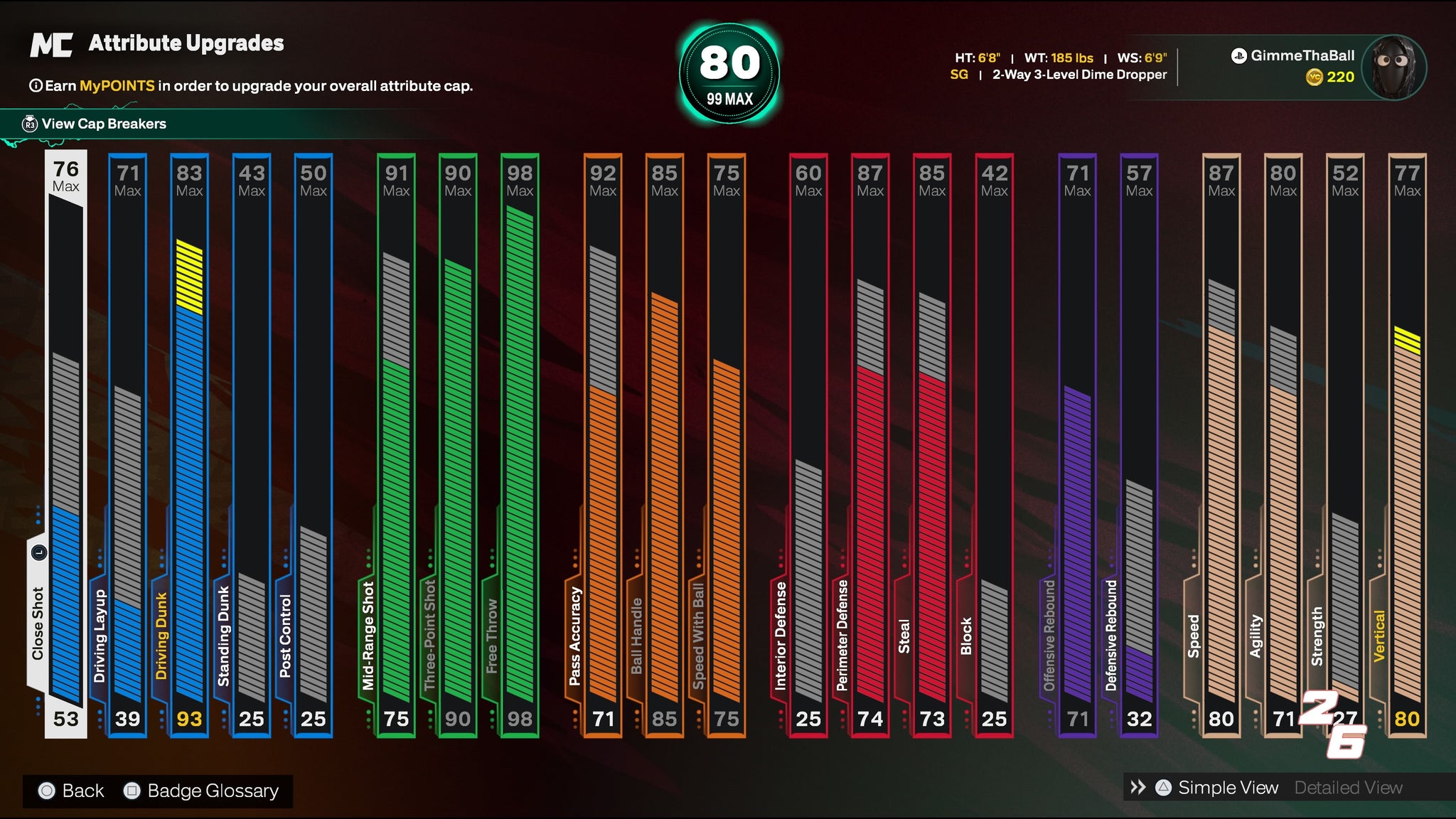Pick the Standing Dunk attribute bar
Screen dimensions: 1456x819
[252, 444]
